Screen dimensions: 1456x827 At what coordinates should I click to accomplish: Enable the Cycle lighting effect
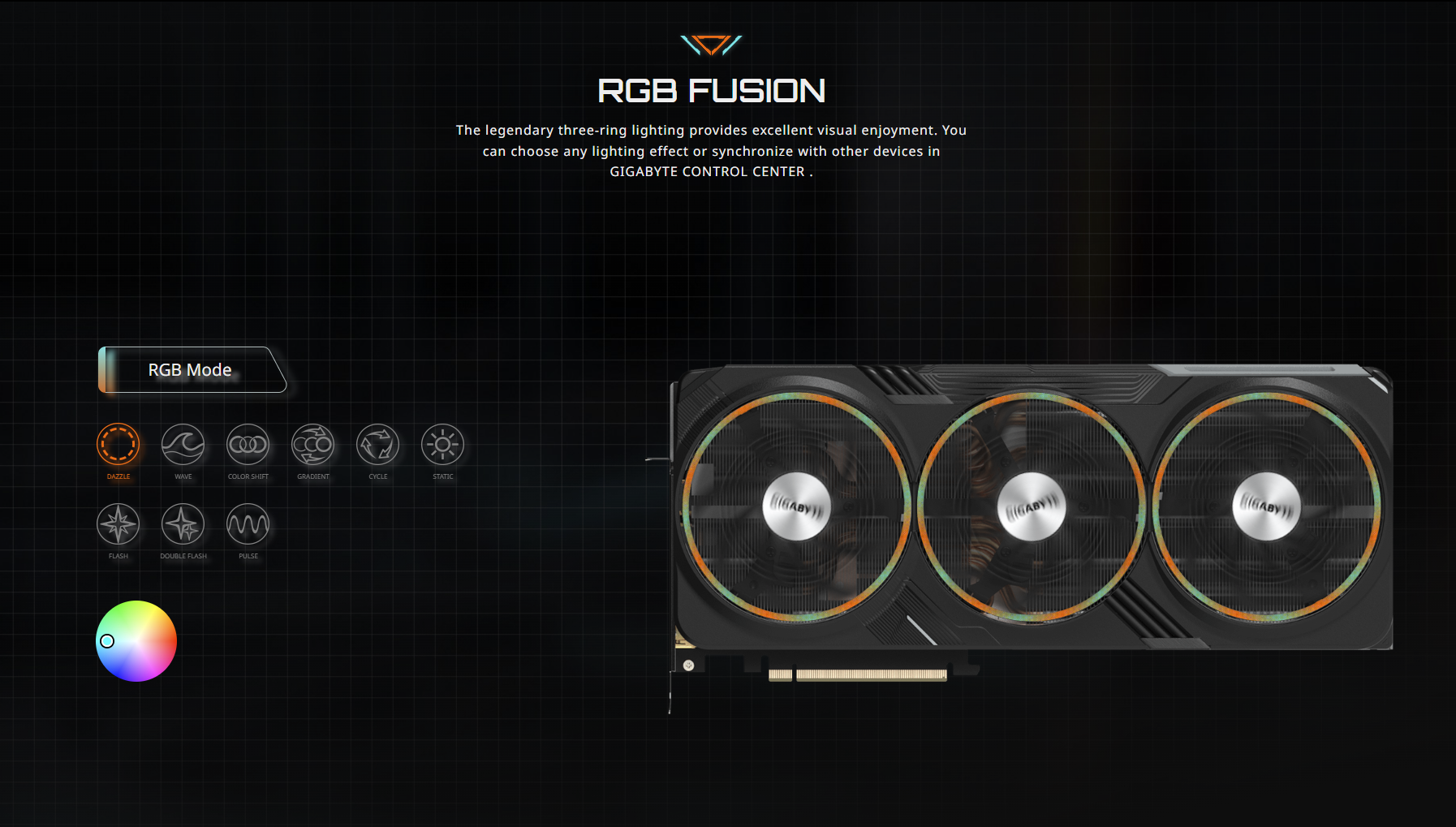click(378, 445)
